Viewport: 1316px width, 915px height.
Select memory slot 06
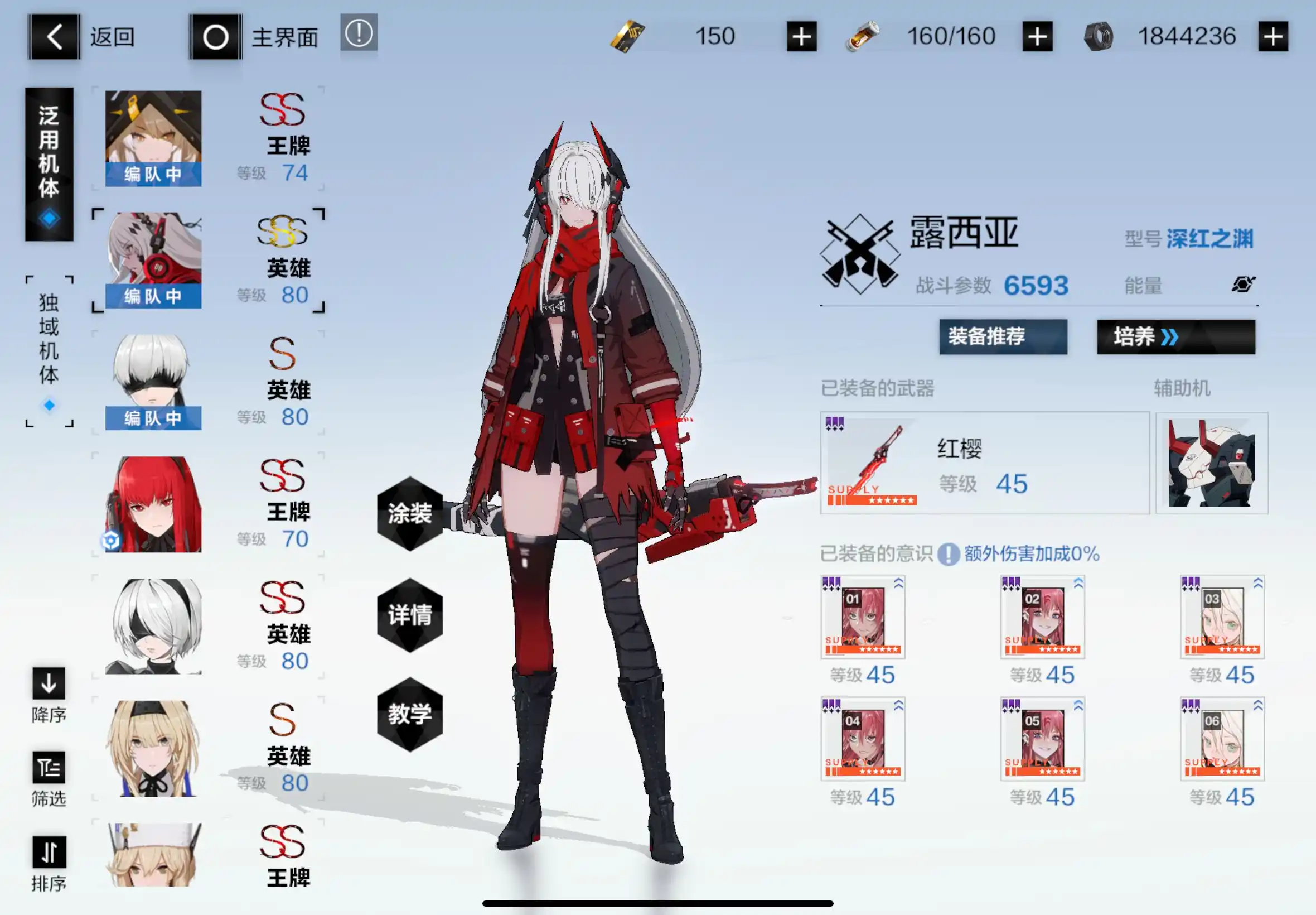1222,739
